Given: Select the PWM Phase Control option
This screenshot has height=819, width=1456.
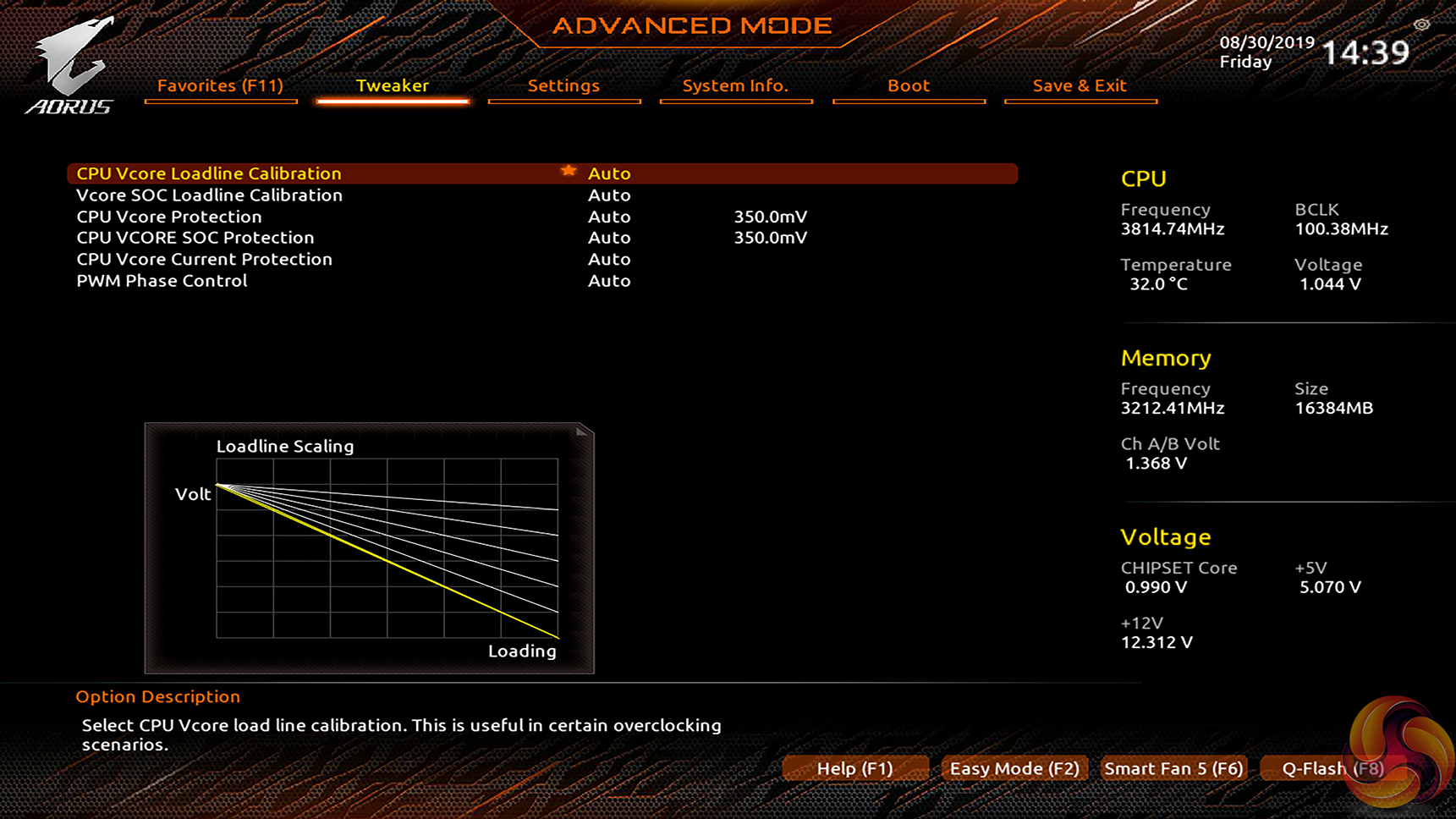Looking at the screenshot, I should tap(162, 281).
